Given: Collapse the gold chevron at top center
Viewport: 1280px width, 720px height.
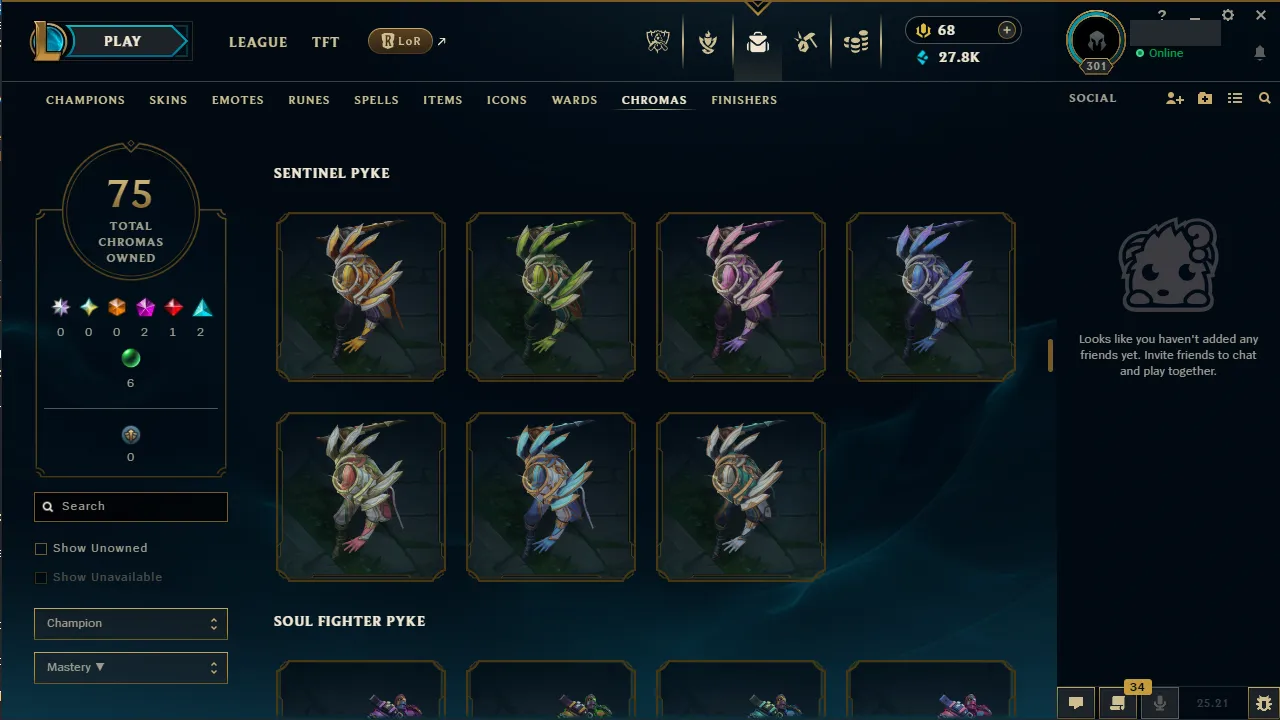Looking at the screenshot, I should pyautogui.click(x=757, y=8).
